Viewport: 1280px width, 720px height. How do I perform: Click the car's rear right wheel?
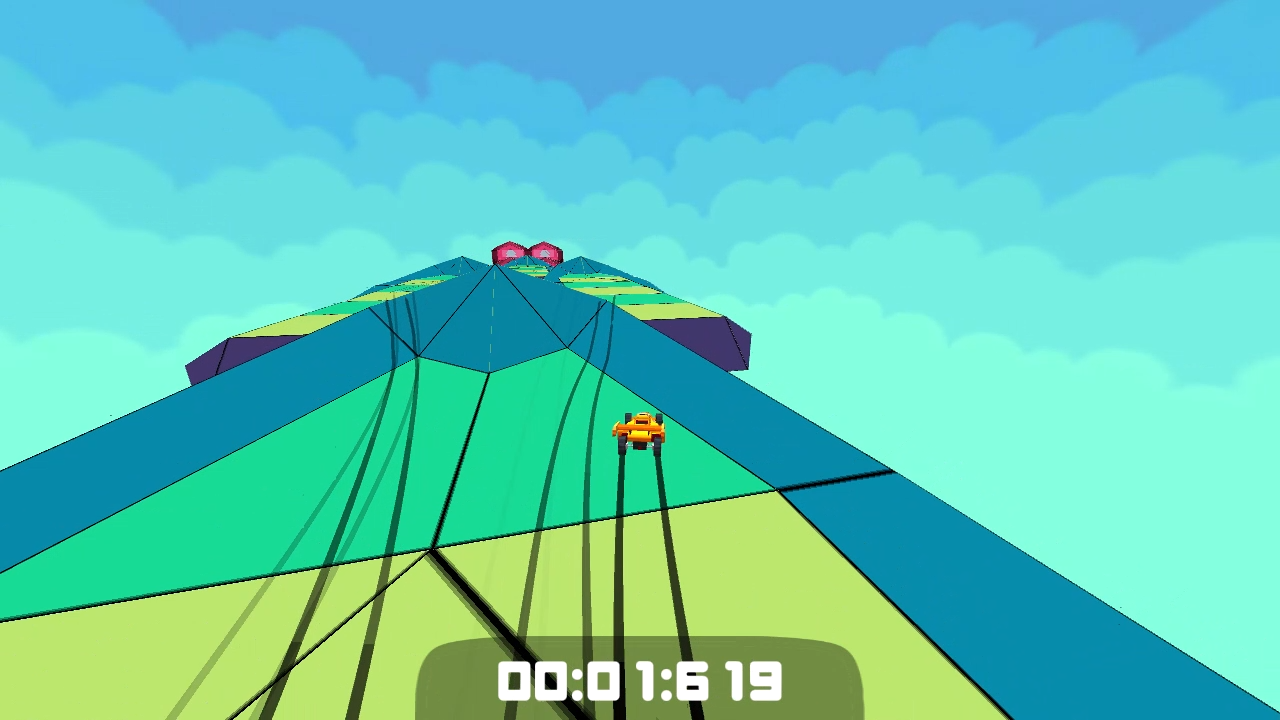pyautogui.click(x=657, y=446)
